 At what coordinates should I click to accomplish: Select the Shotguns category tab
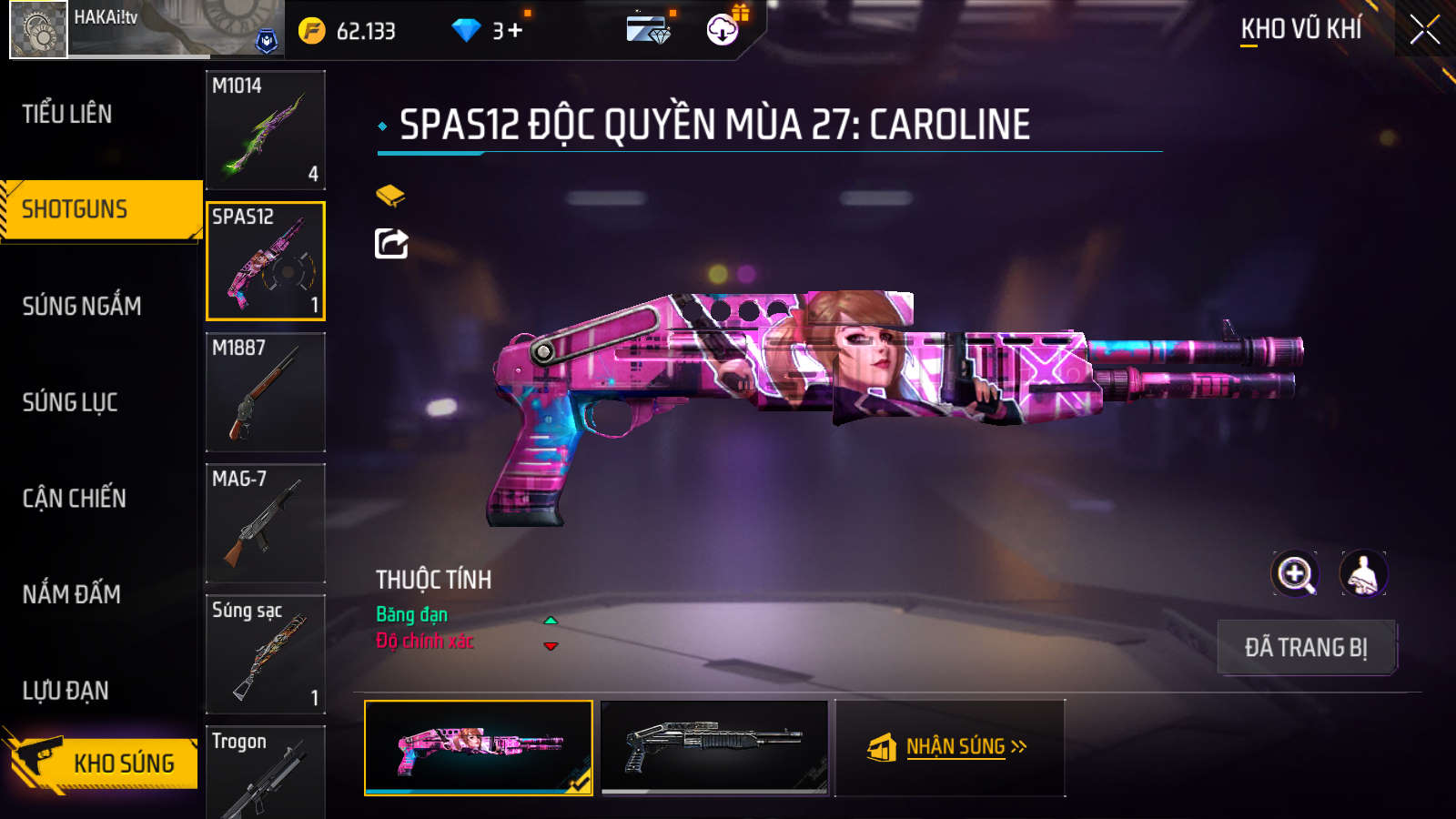pyautogui.click(x=75, y=209)
